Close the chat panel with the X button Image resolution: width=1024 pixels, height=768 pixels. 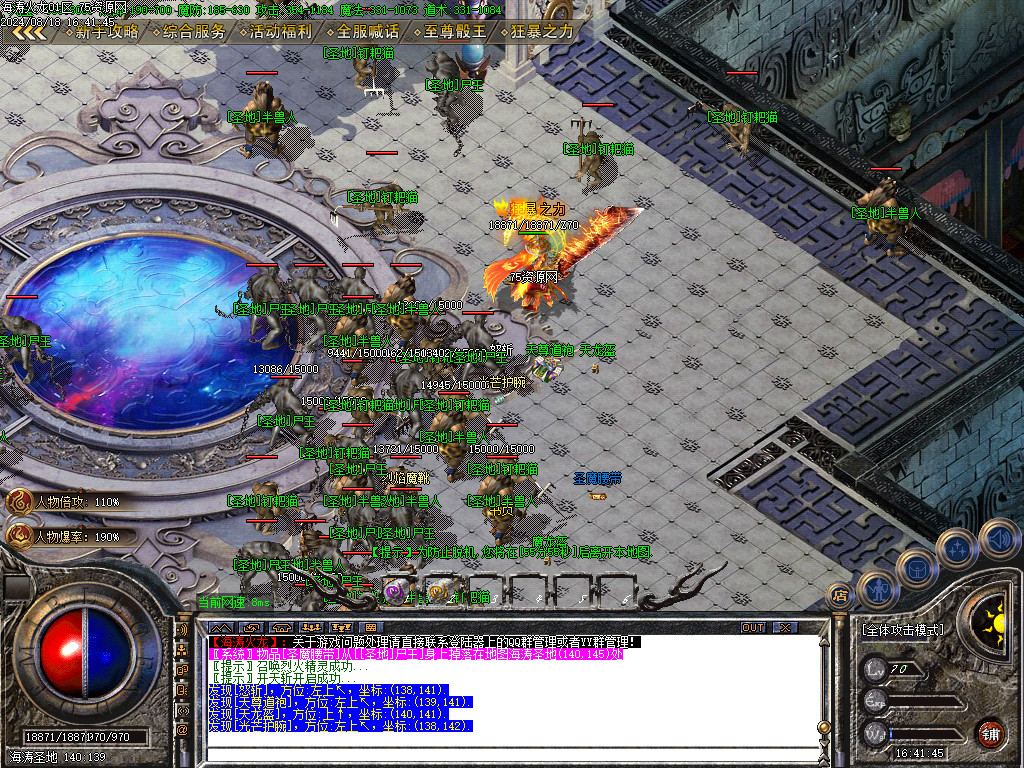(x=786, y=627)
